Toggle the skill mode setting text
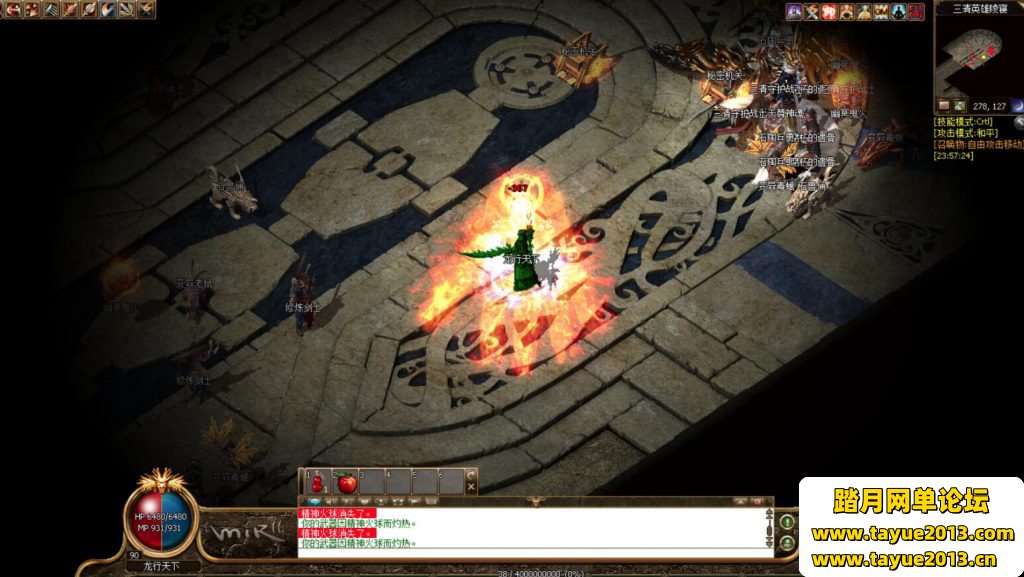The image size is (1024, 577). click(x=965, y=121)
